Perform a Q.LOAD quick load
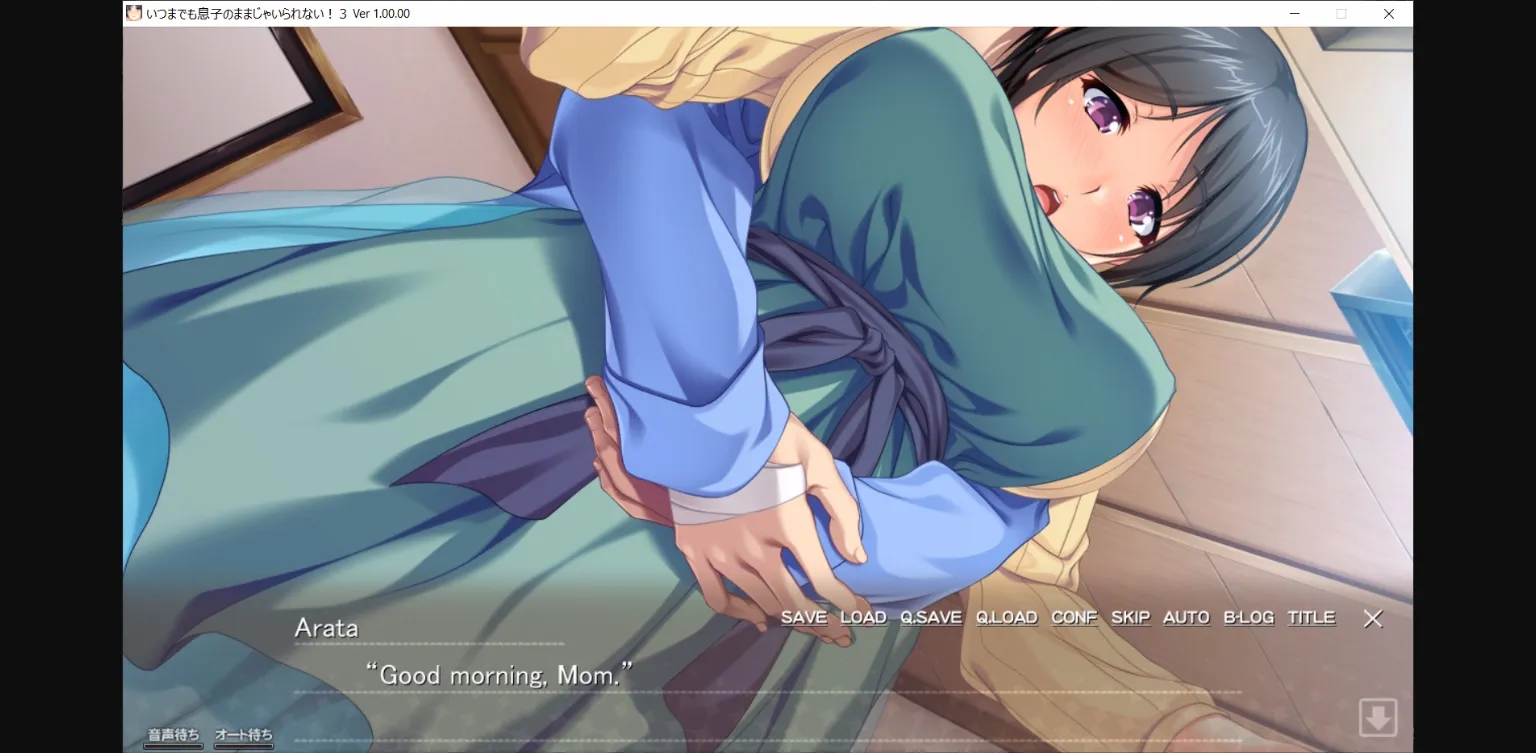The width and height of the screenshot is (1536, 753). [1006, 617]
